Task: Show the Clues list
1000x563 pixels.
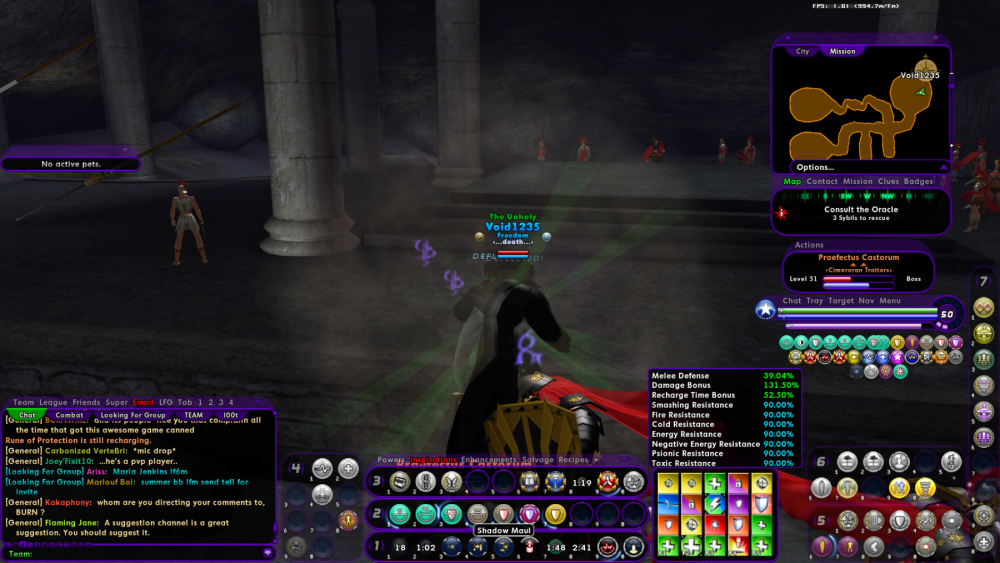Action: [888, 182]
